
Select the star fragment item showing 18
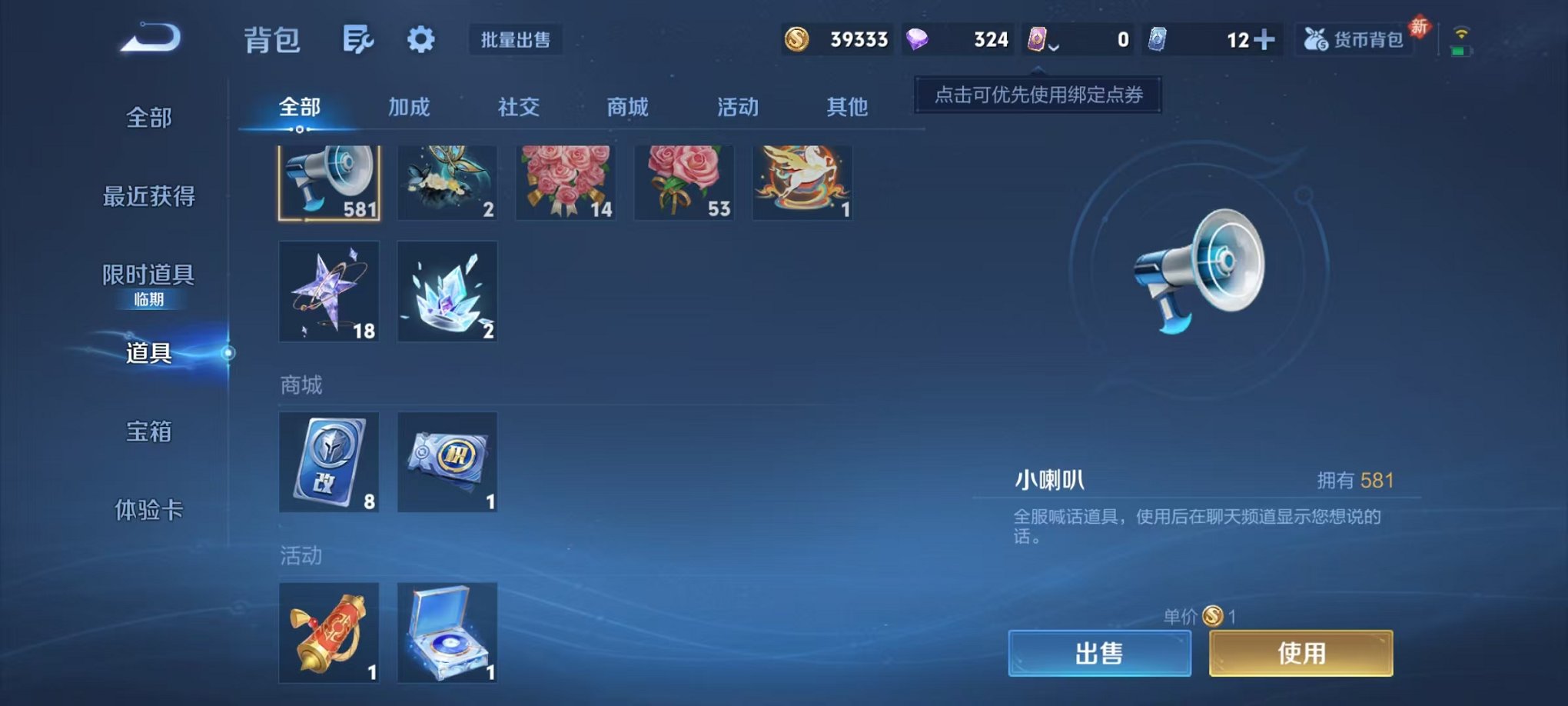329,291
